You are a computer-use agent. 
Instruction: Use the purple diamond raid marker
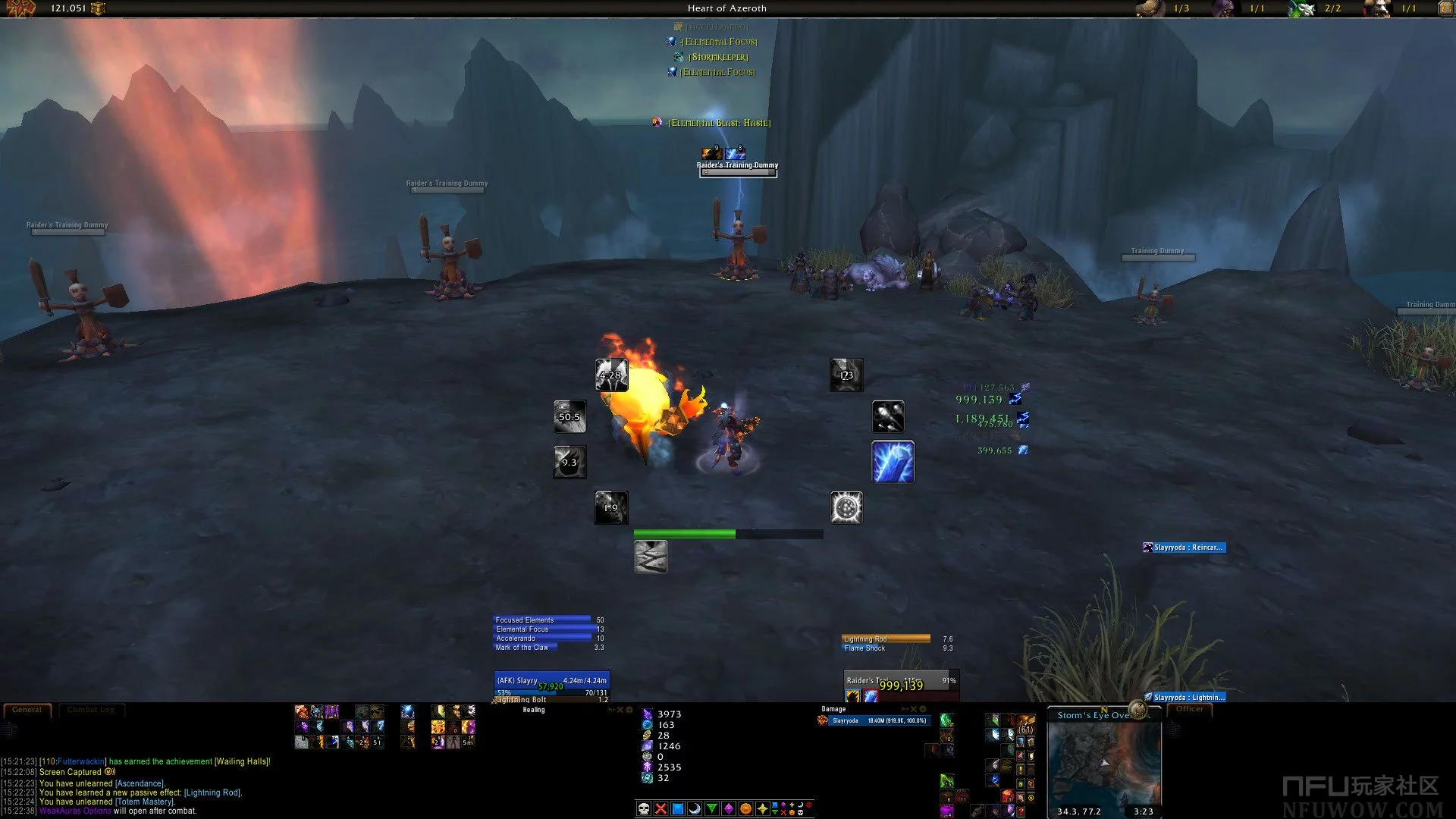pyautogui.click(x=729, y=808)
